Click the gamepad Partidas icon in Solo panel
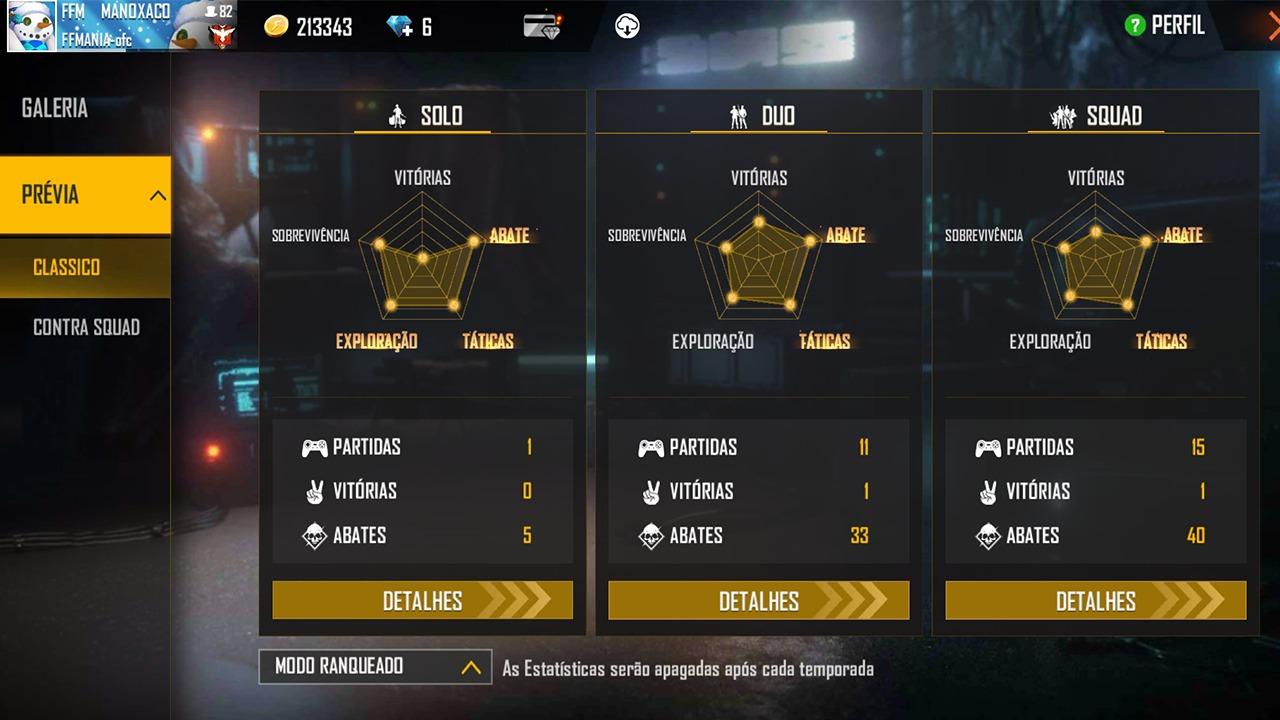Viewport: 1280px width, 720px height. pos(315,447)
